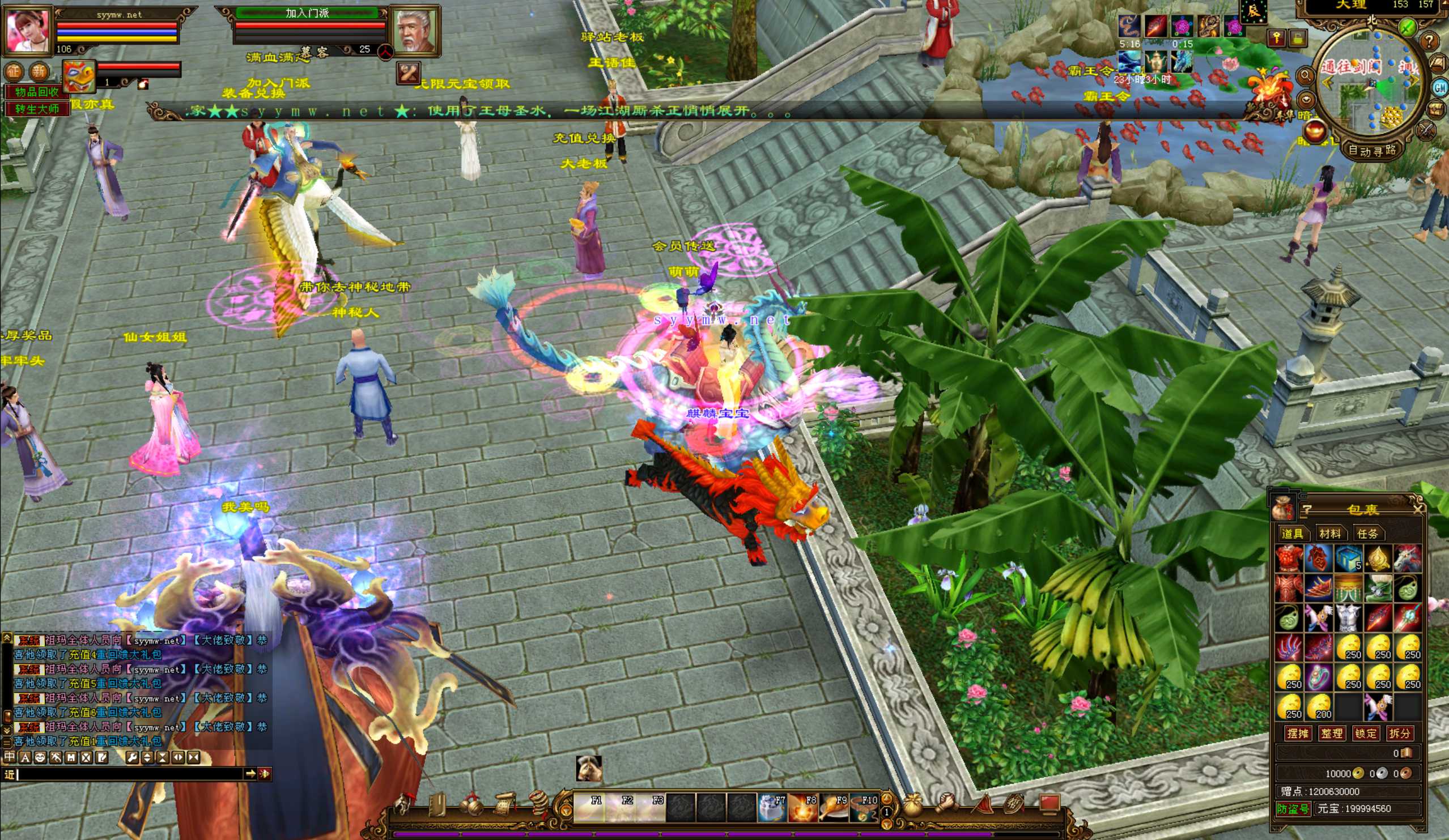Open the 防盗号 anti-theft option
1449x840 pixels.
click(1293, 809)
